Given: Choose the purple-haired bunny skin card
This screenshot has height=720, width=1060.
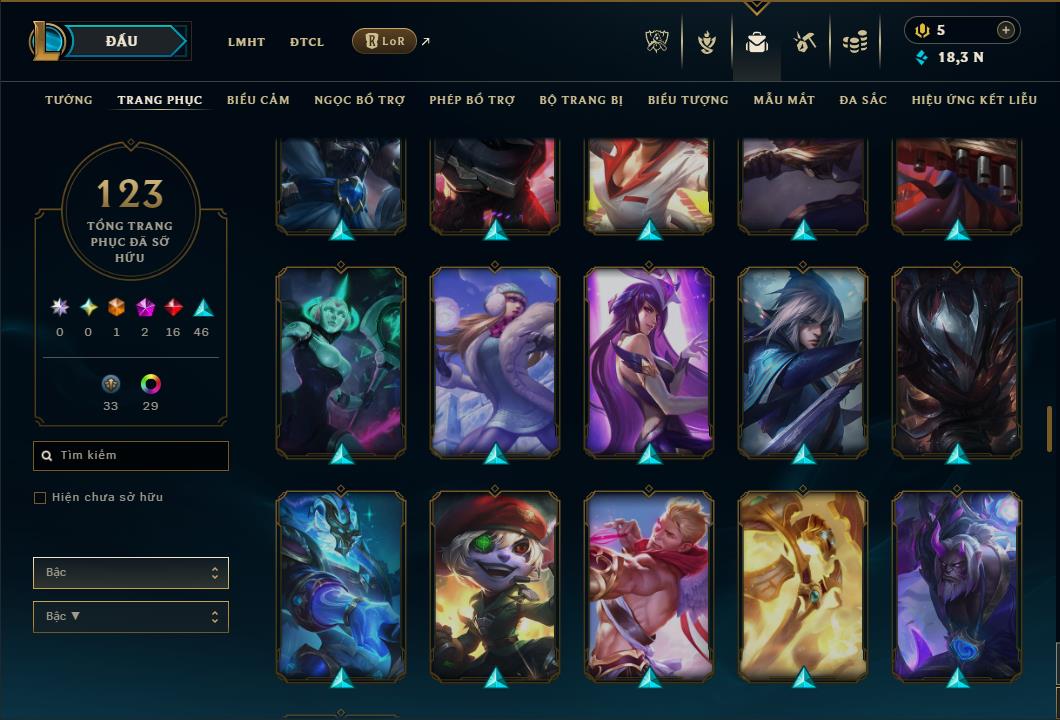Looking at the screenshot, I should 649,363.
